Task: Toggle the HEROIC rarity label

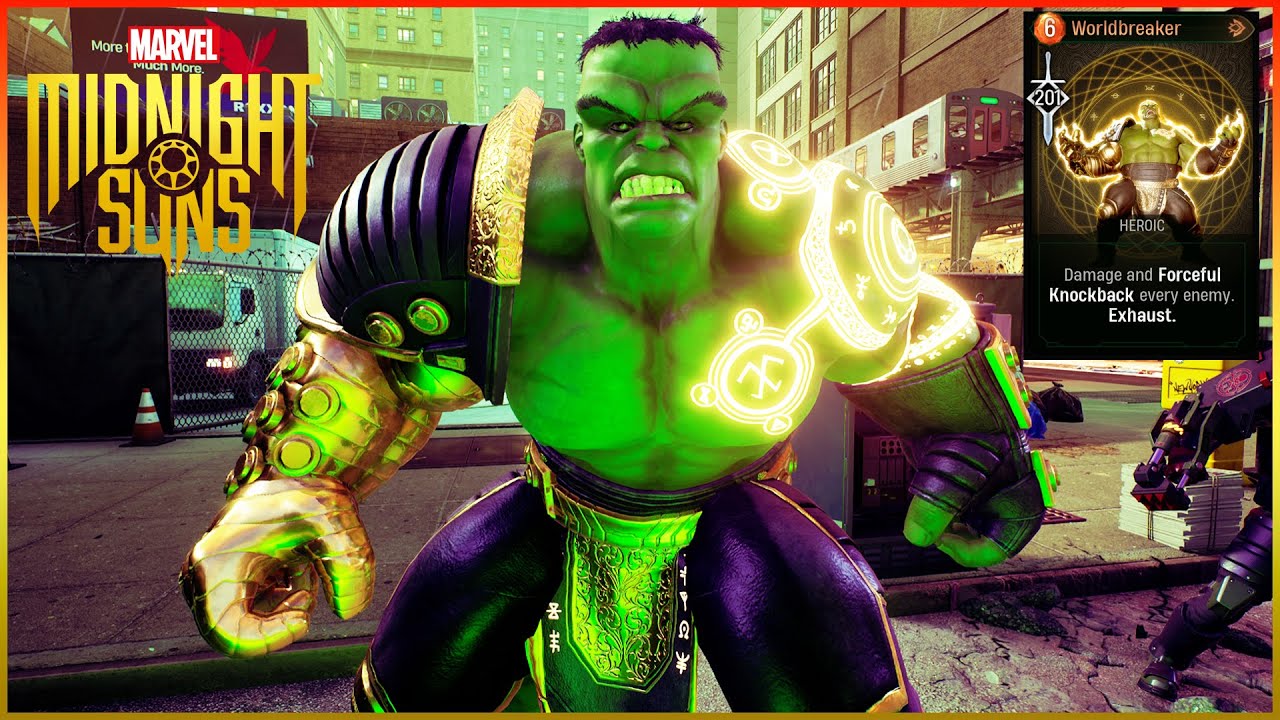Action: [1142, 227]
